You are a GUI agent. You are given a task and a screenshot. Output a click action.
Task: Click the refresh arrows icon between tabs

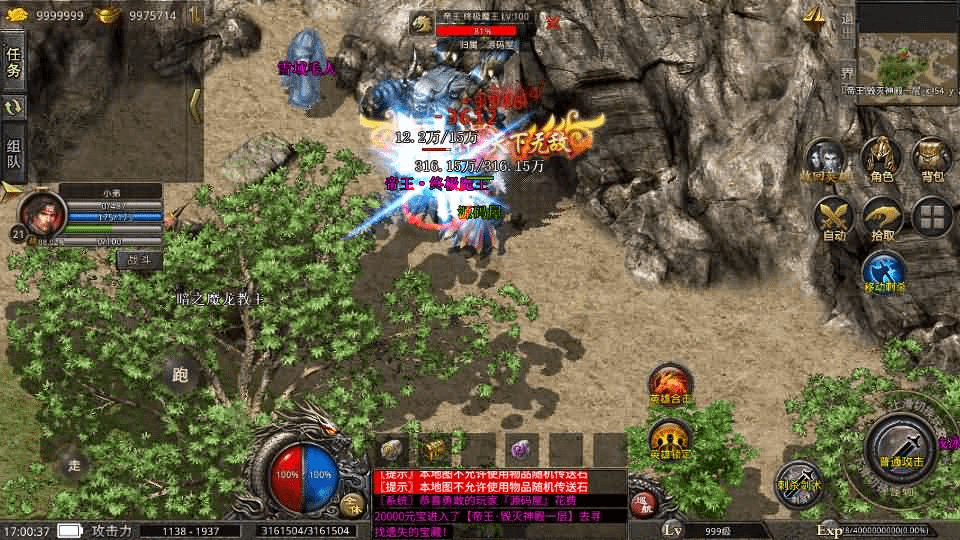tap(14, 107)
